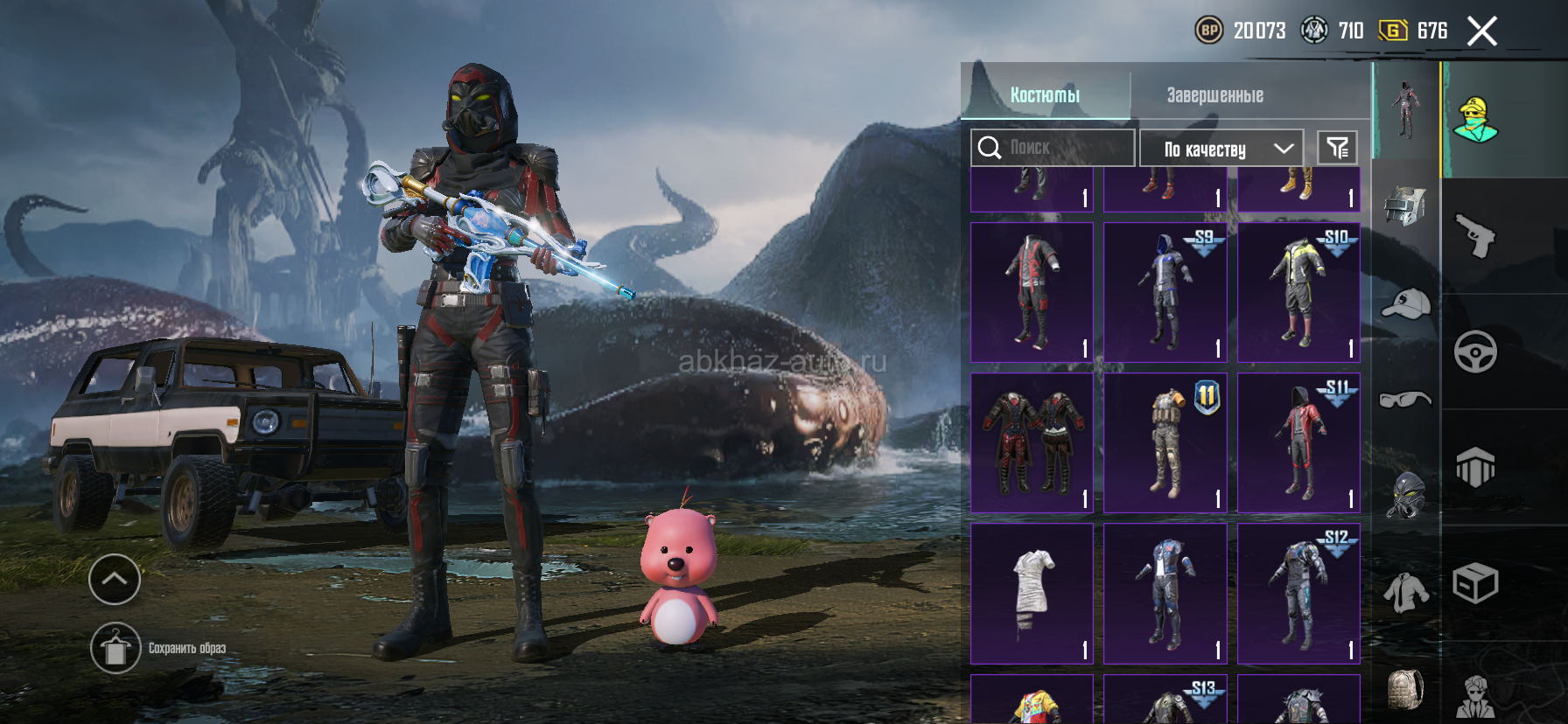Open the По качеству sort dropdown
Viewport: 1568px width, 724px height.
pyautogui.click(x=1221, y=149)
